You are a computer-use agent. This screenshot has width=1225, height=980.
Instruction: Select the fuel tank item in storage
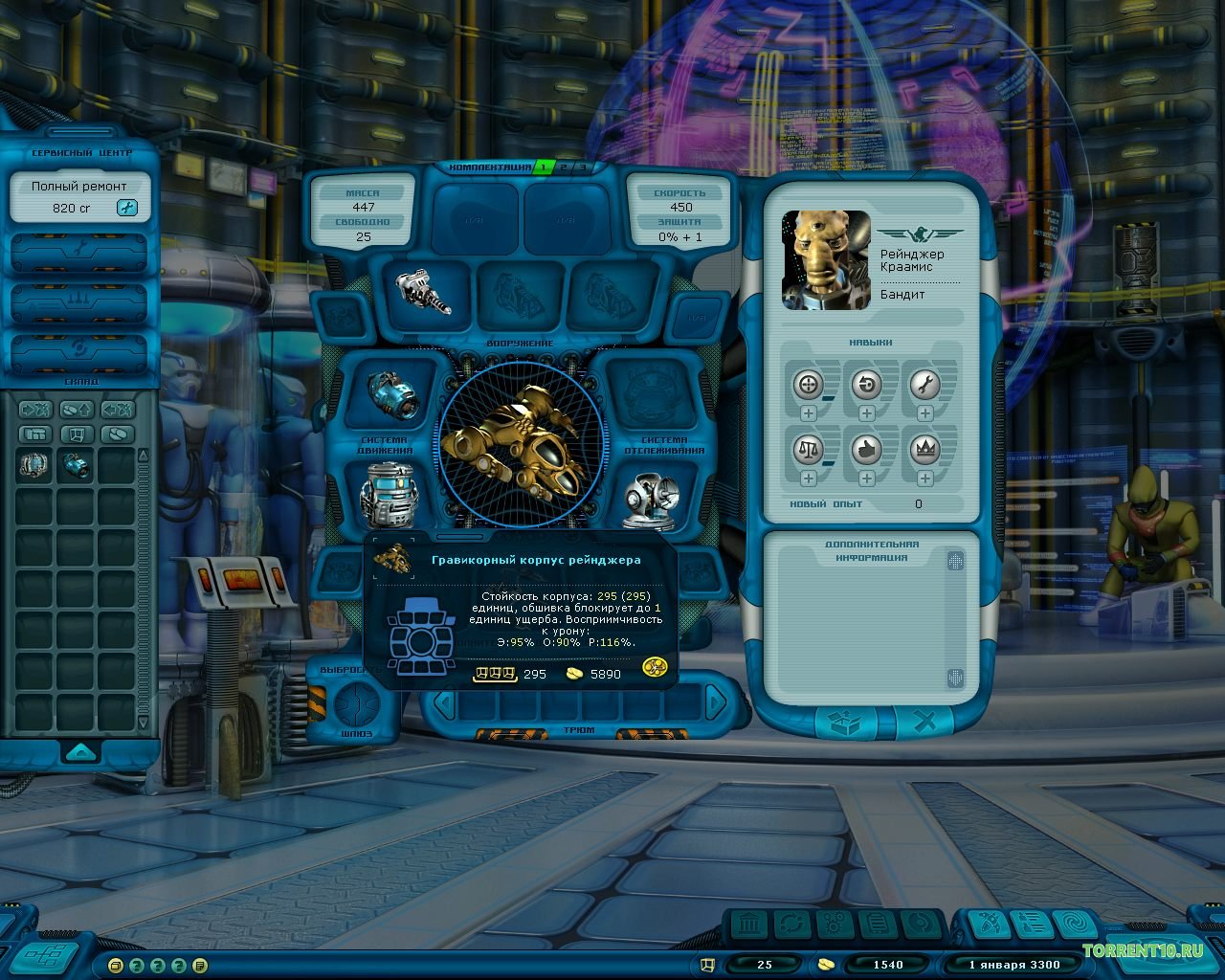(34, 466)
